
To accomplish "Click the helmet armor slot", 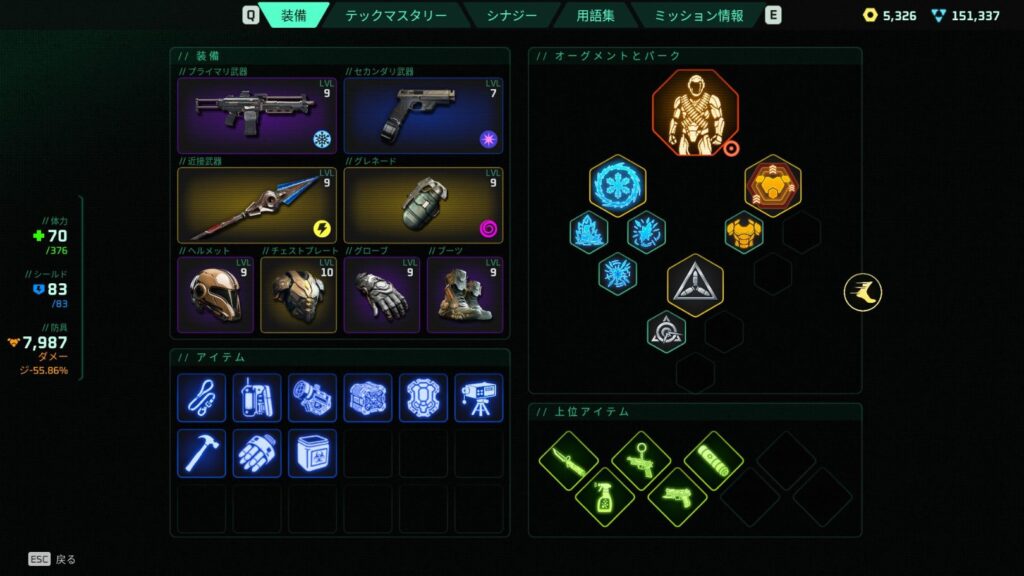I will pos(214,295).
